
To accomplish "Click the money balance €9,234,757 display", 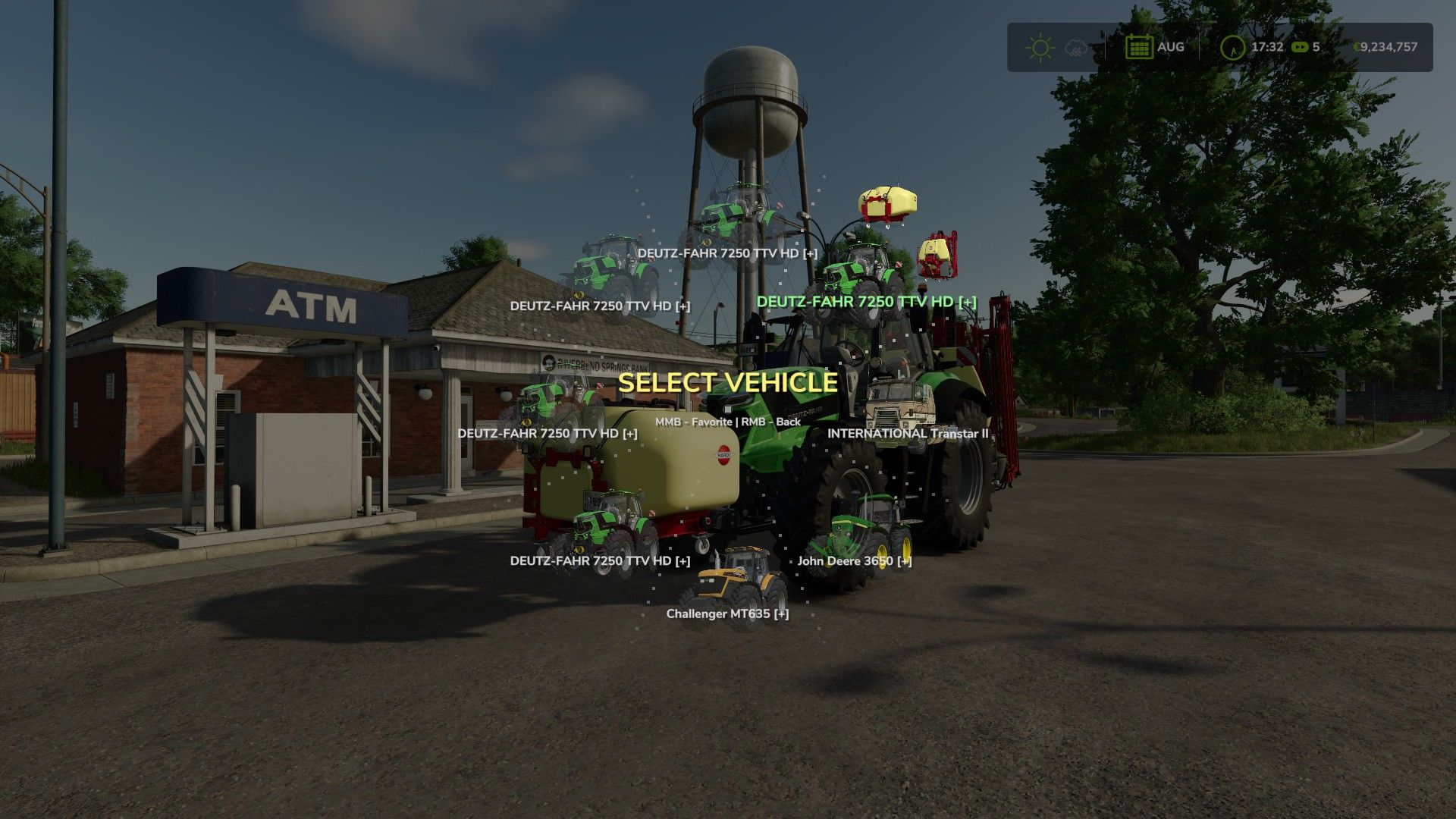I will 1388,47.
